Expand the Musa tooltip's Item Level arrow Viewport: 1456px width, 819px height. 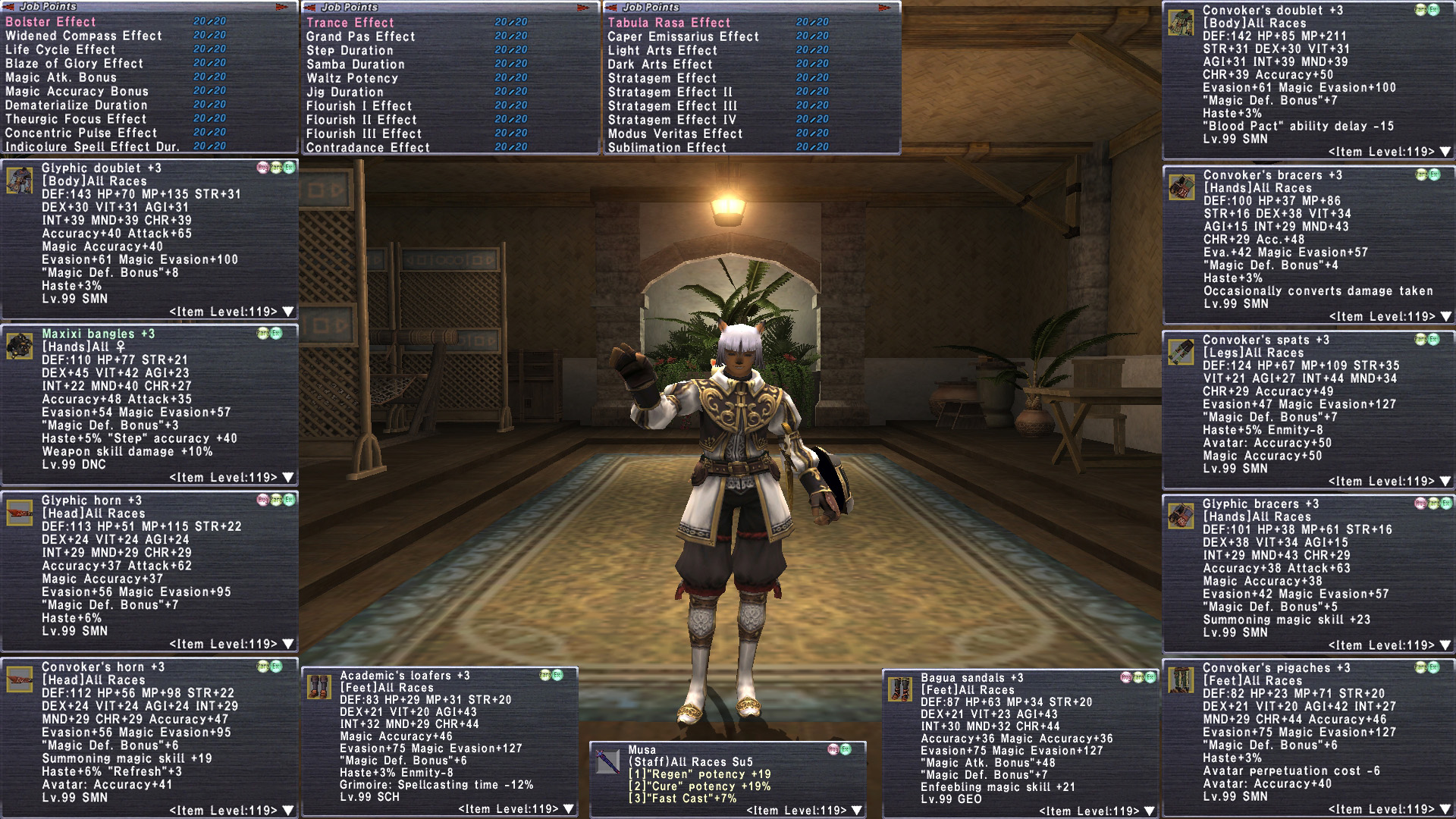[x=857, y=811]
